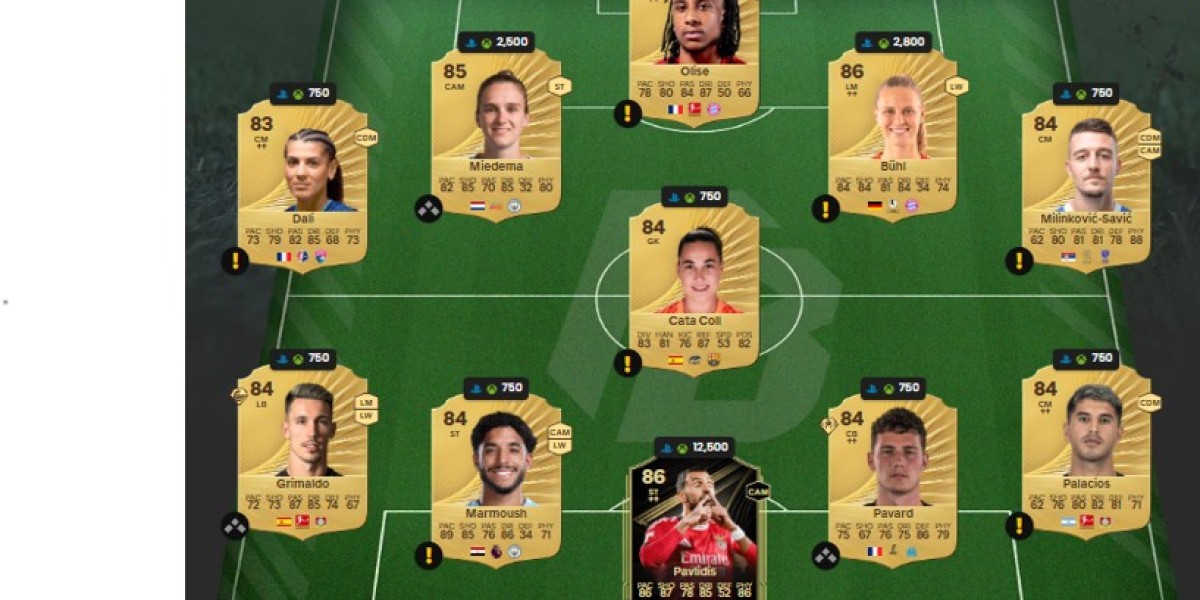Choose the Bühl player card
The height and width of the screenshot is (600, 1200).
point(892,135)
